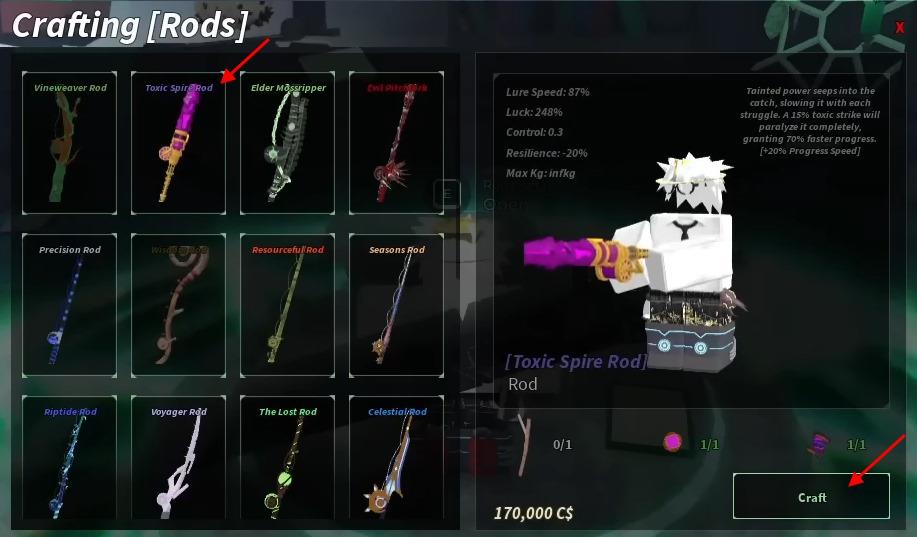Screen dimensions: 917x537
Task: Pick the Riptide Rod tile
Action: 70,460
